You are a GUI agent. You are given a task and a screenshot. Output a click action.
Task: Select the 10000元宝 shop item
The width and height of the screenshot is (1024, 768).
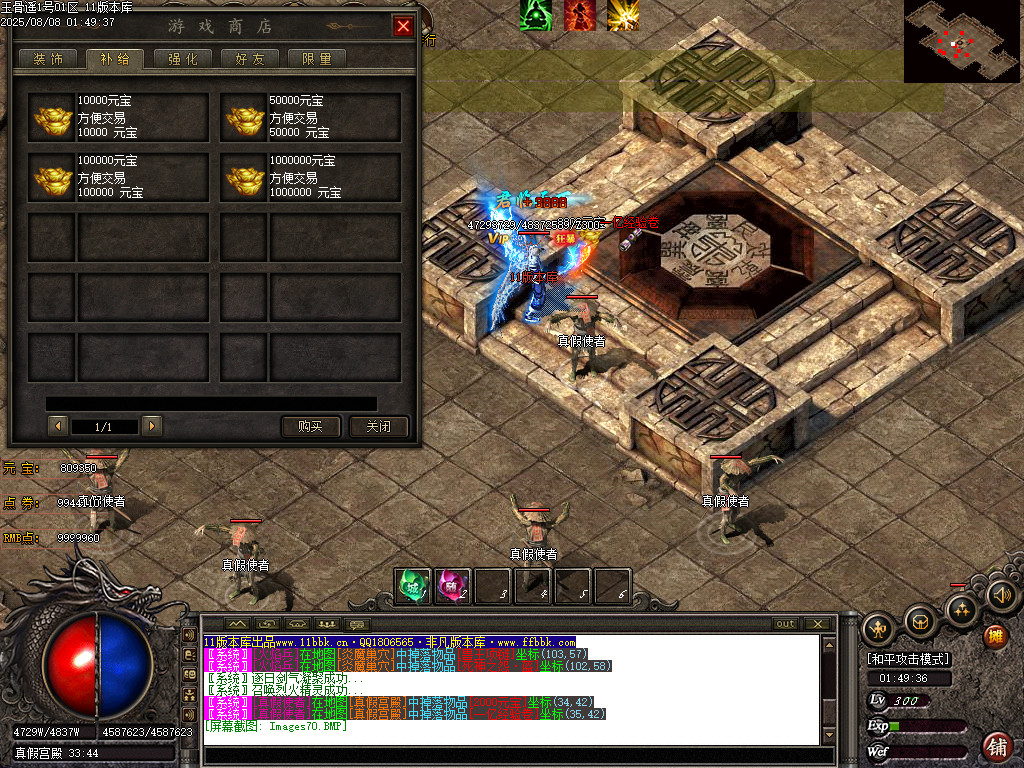click(x=118, y=118)
